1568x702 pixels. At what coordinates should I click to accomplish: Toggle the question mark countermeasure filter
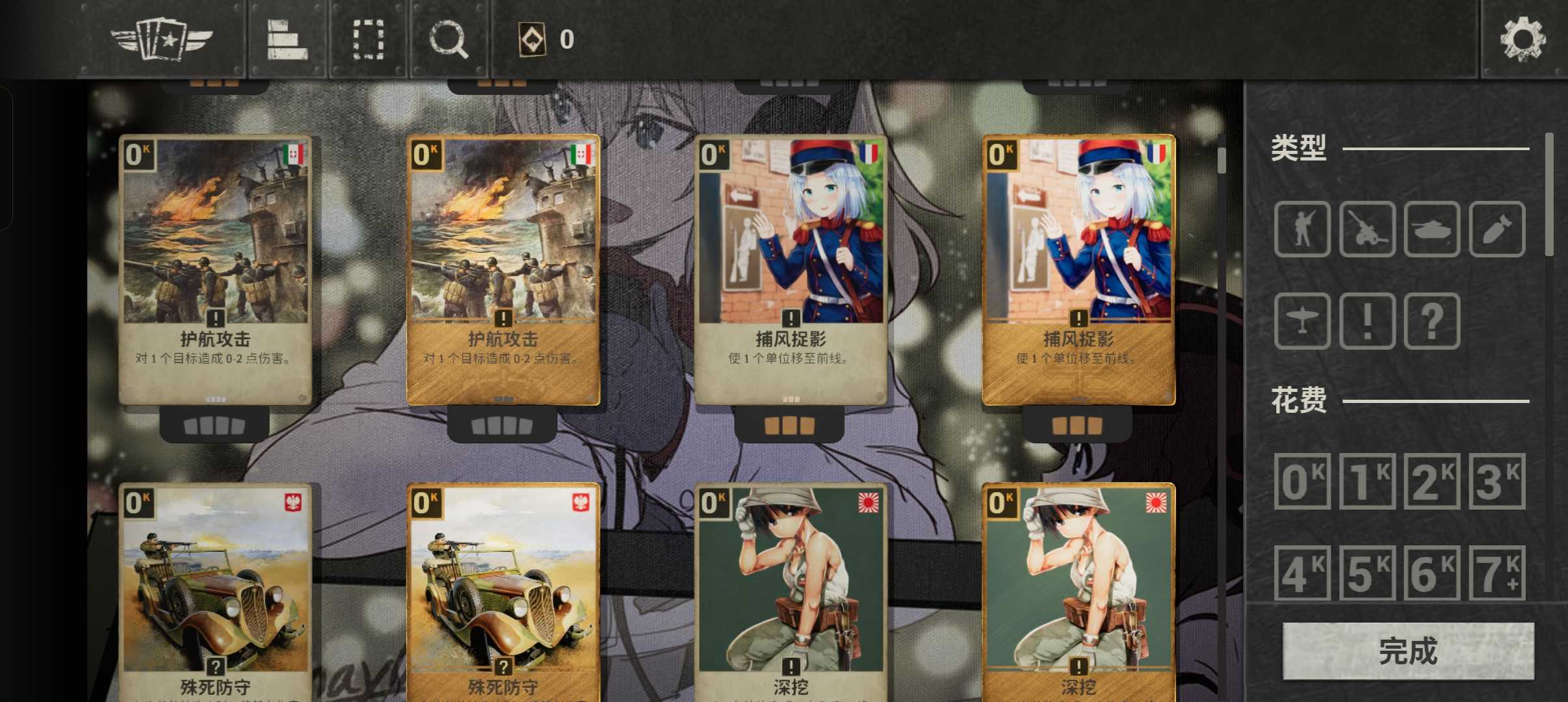1432,320
